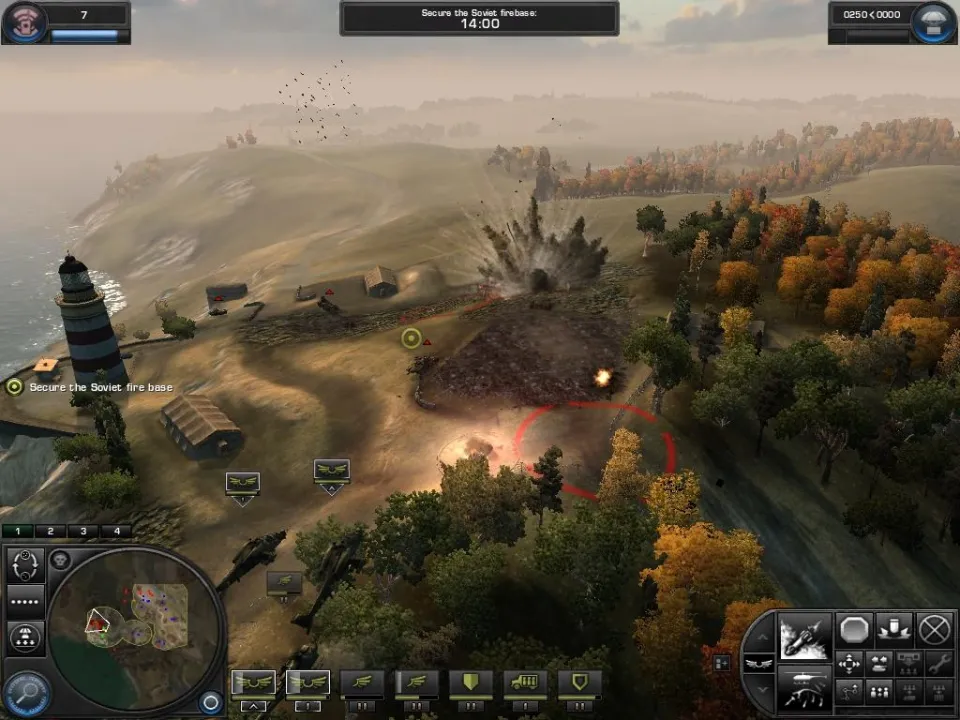960x720 pixels.
Task: Select control group 1 tab
Action: point(19,531)
